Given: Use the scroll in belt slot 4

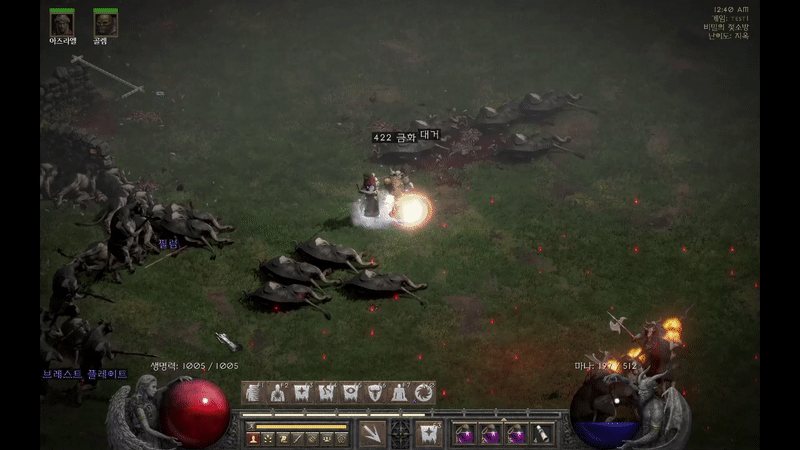Looking at the screenshot, I should [541, 433].
